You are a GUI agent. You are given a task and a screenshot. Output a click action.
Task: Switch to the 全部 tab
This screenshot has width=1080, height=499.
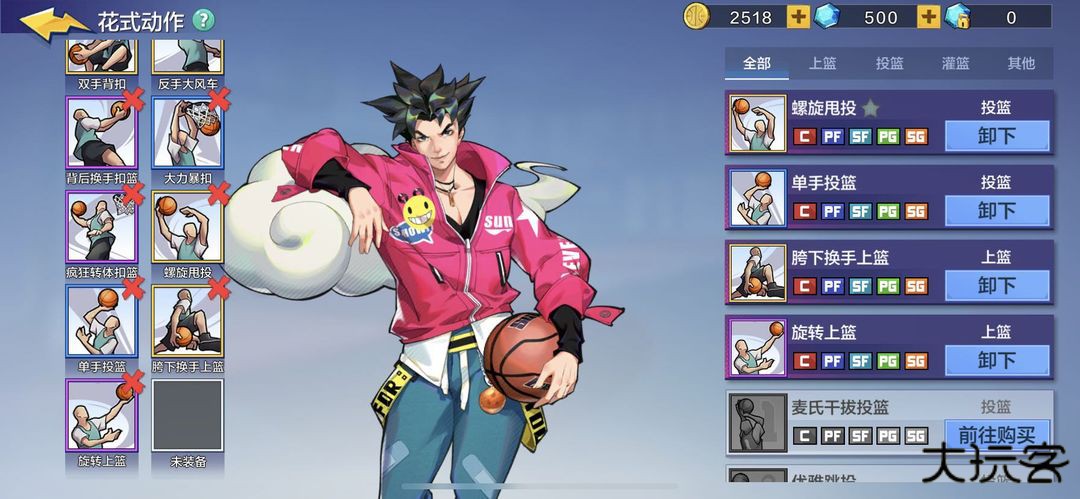pos(757,63)
